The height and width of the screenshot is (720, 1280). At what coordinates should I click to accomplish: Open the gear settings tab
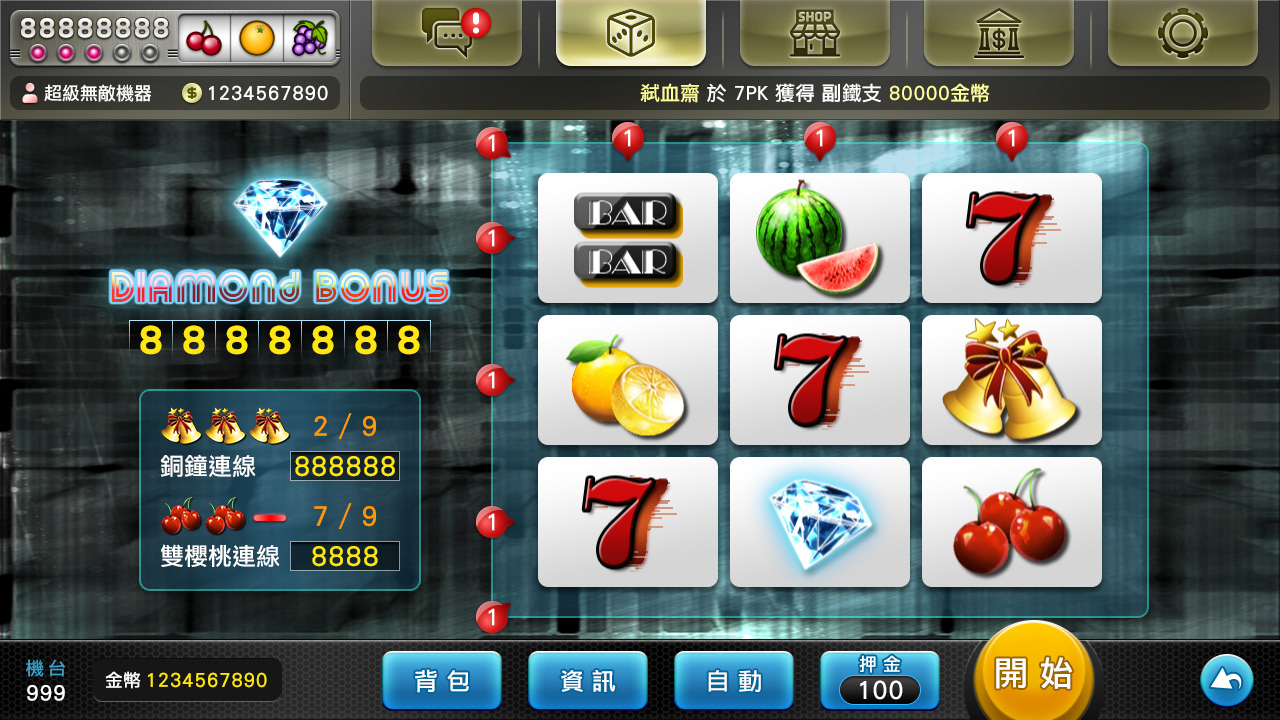click(x=1182, y=33)
